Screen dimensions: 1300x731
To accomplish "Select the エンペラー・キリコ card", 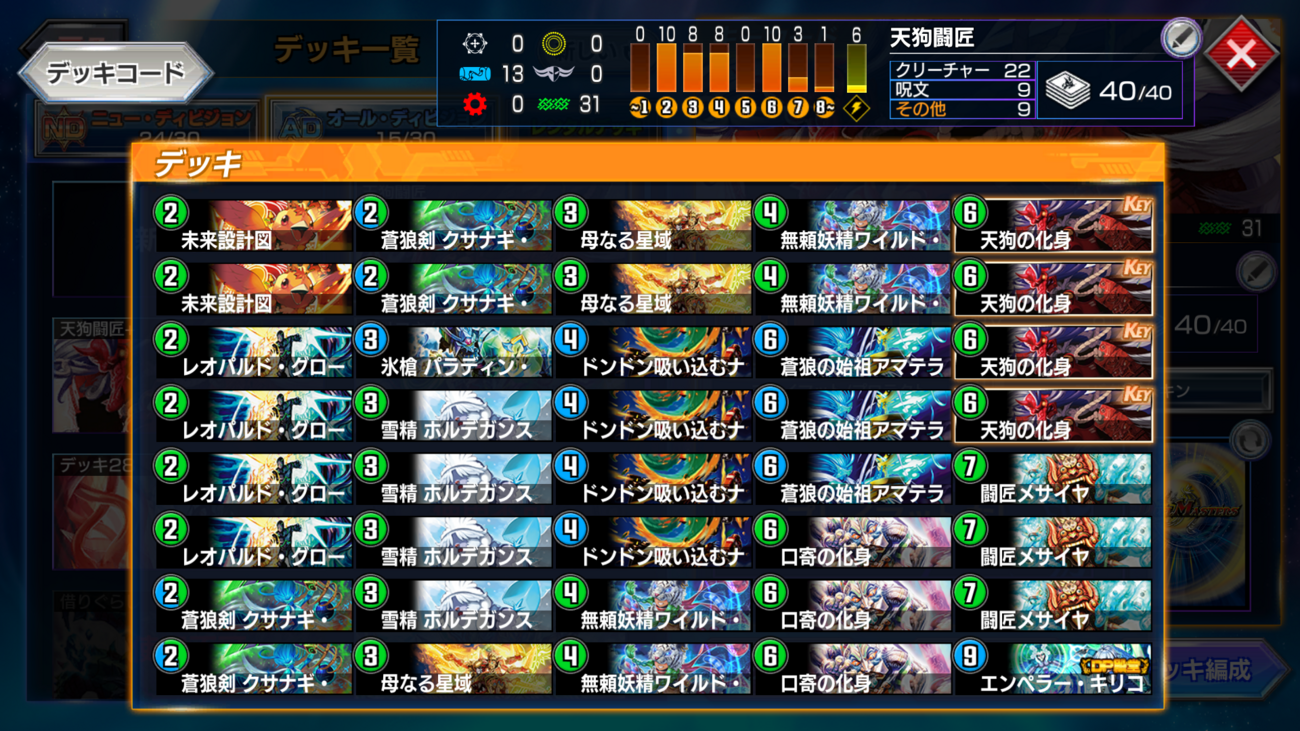I will point(1052,668).
